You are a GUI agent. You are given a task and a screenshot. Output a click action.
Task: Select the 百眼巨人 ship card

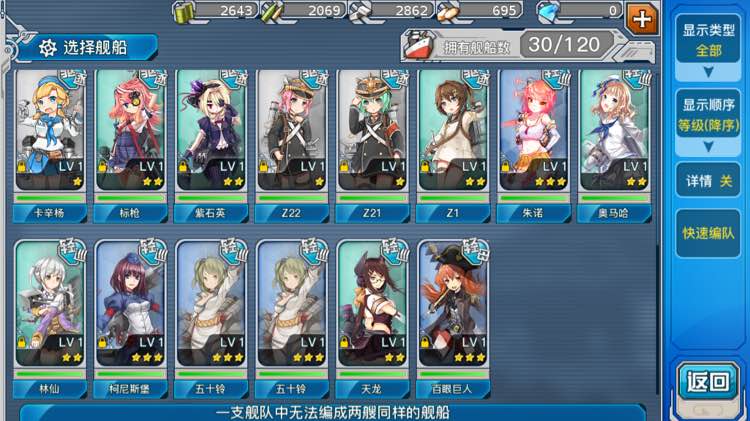[453, 305]
